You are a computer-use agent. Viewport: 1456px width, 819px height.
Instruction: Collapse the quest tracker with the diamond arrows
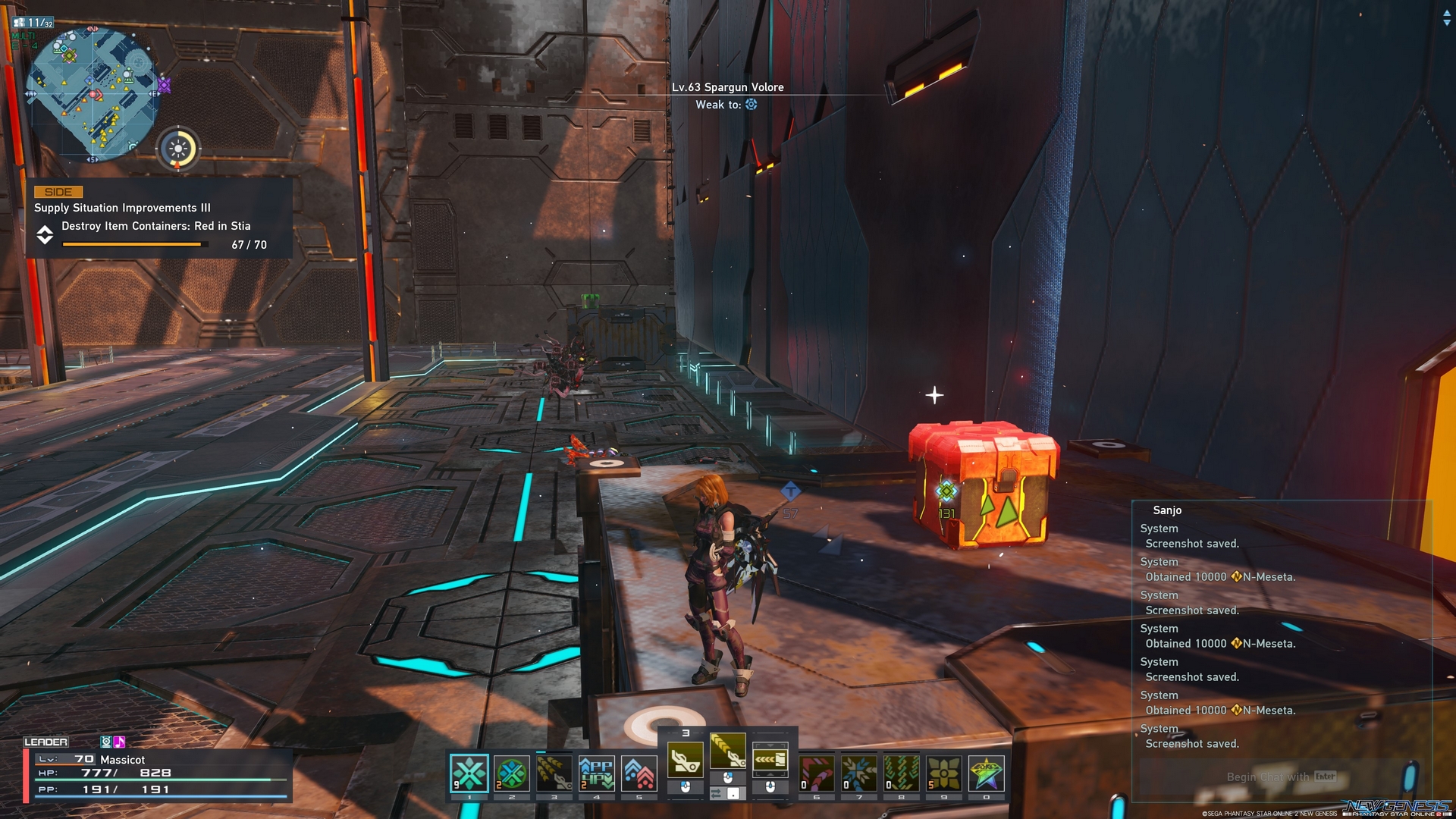pyautogui.click(x=45, y=235)
